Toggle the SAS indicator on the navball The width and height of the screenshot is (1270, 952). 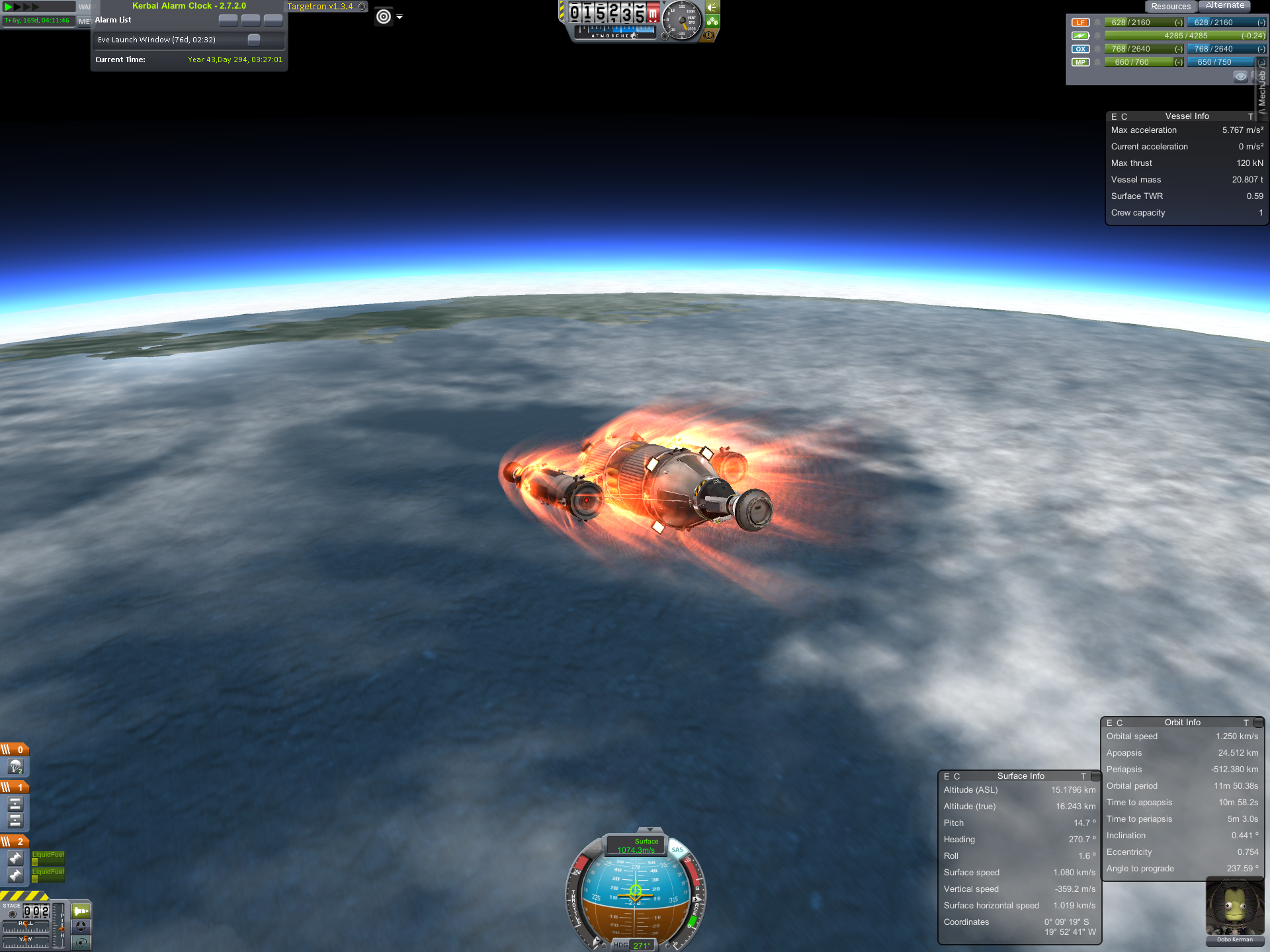677,850
